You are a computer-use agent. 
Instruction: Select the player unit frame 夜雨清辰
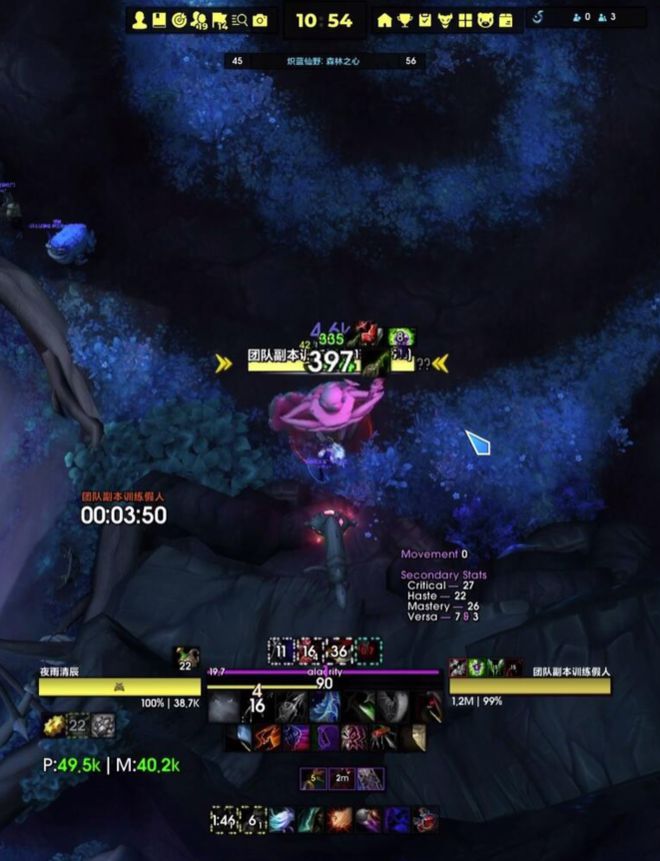[119, 686]
